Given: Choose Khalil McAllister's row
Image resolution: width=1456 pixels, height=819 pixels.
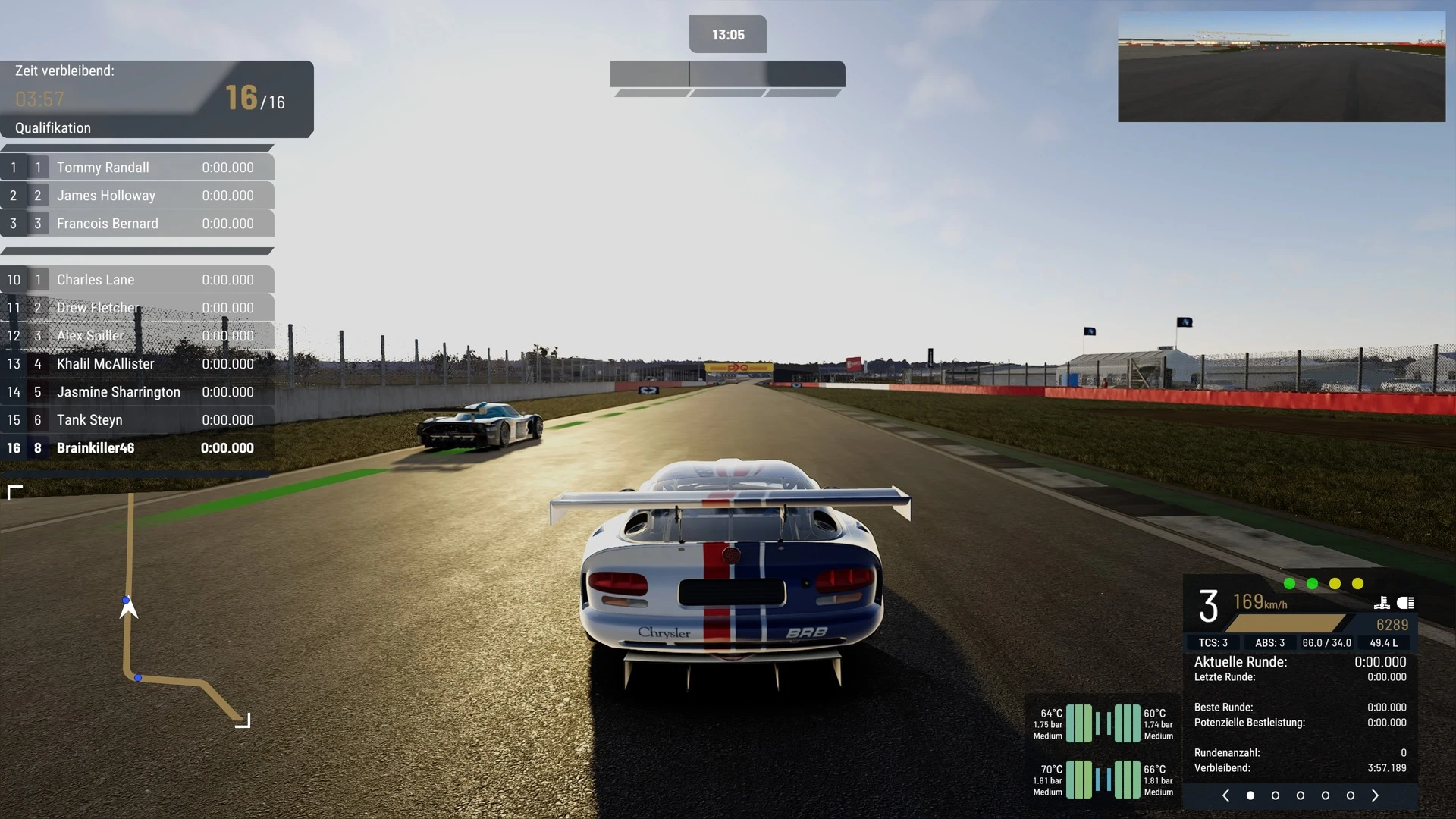Looking at the screenshot, I should (x=137, y=364).
